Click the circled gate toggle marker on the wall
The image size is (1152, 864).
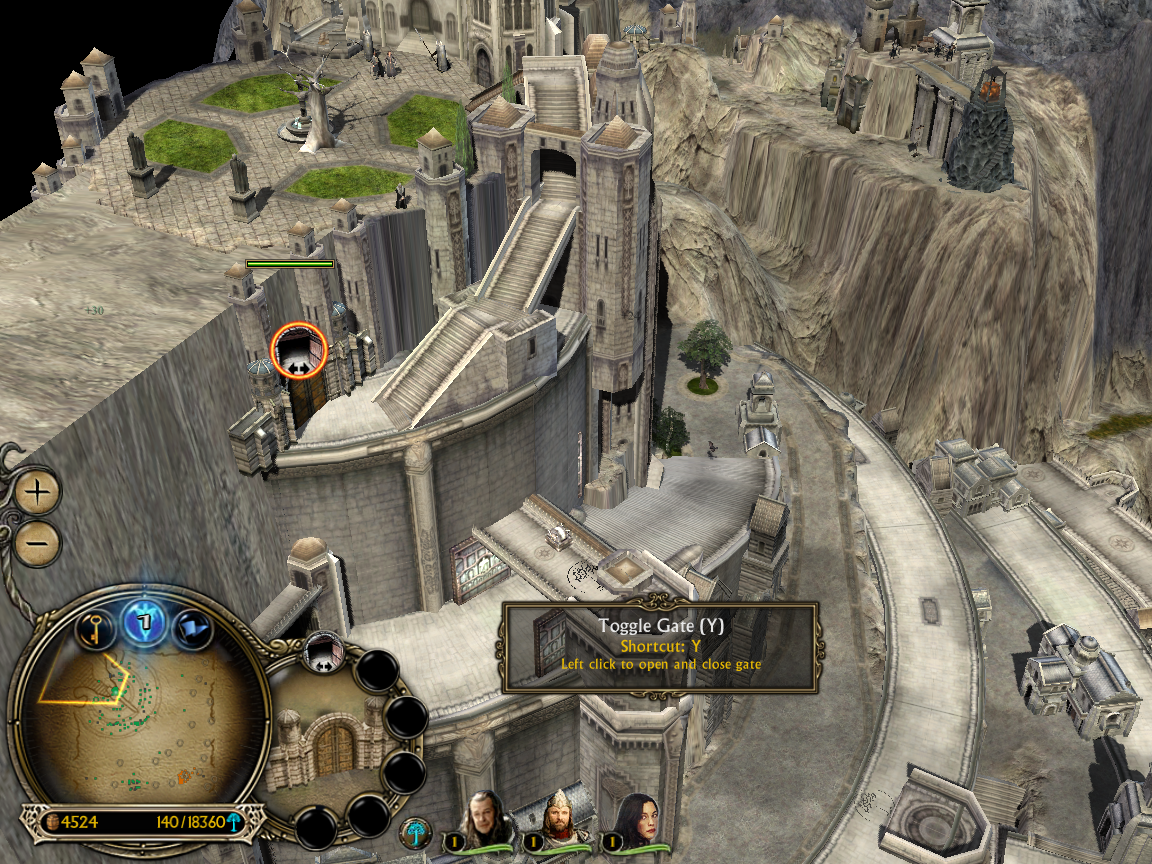[x=298, y=349]
